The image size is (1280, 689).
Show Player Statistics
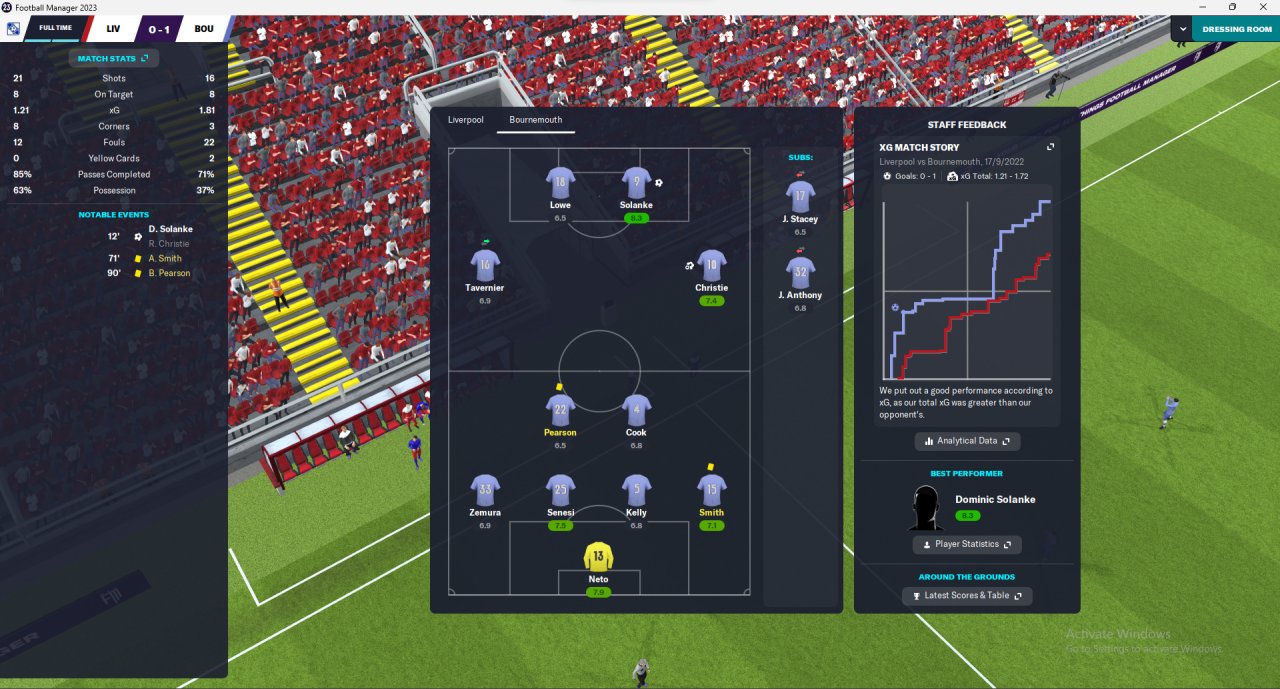(966, 544)
